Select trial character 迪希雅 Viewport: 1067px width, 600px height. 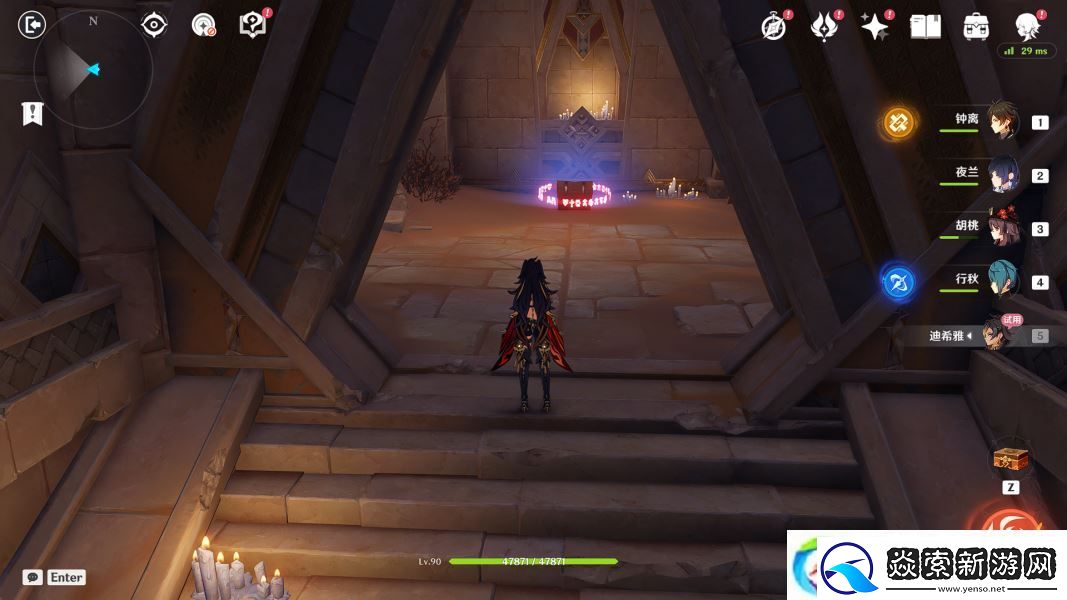(994, 335)
